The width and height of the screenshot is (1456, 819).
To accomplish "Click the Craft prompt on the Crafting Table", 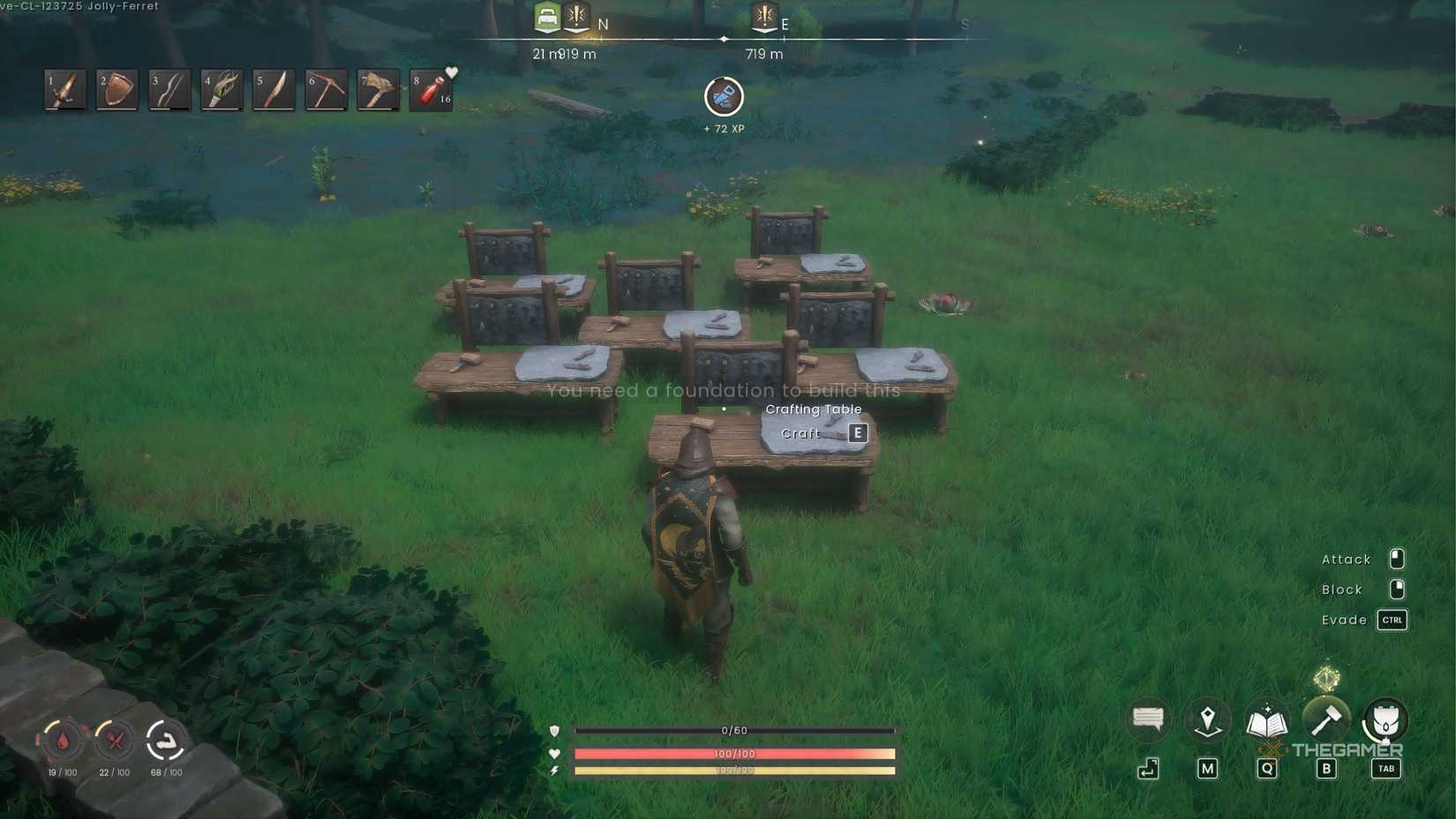I will pos(800,433).
